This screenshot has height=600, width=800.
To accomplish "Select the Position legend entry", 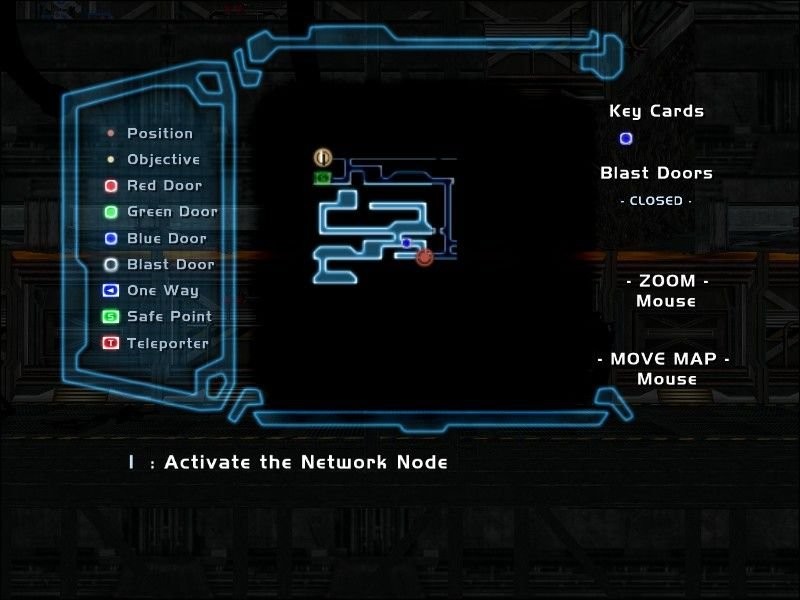I will pos(150,133).
